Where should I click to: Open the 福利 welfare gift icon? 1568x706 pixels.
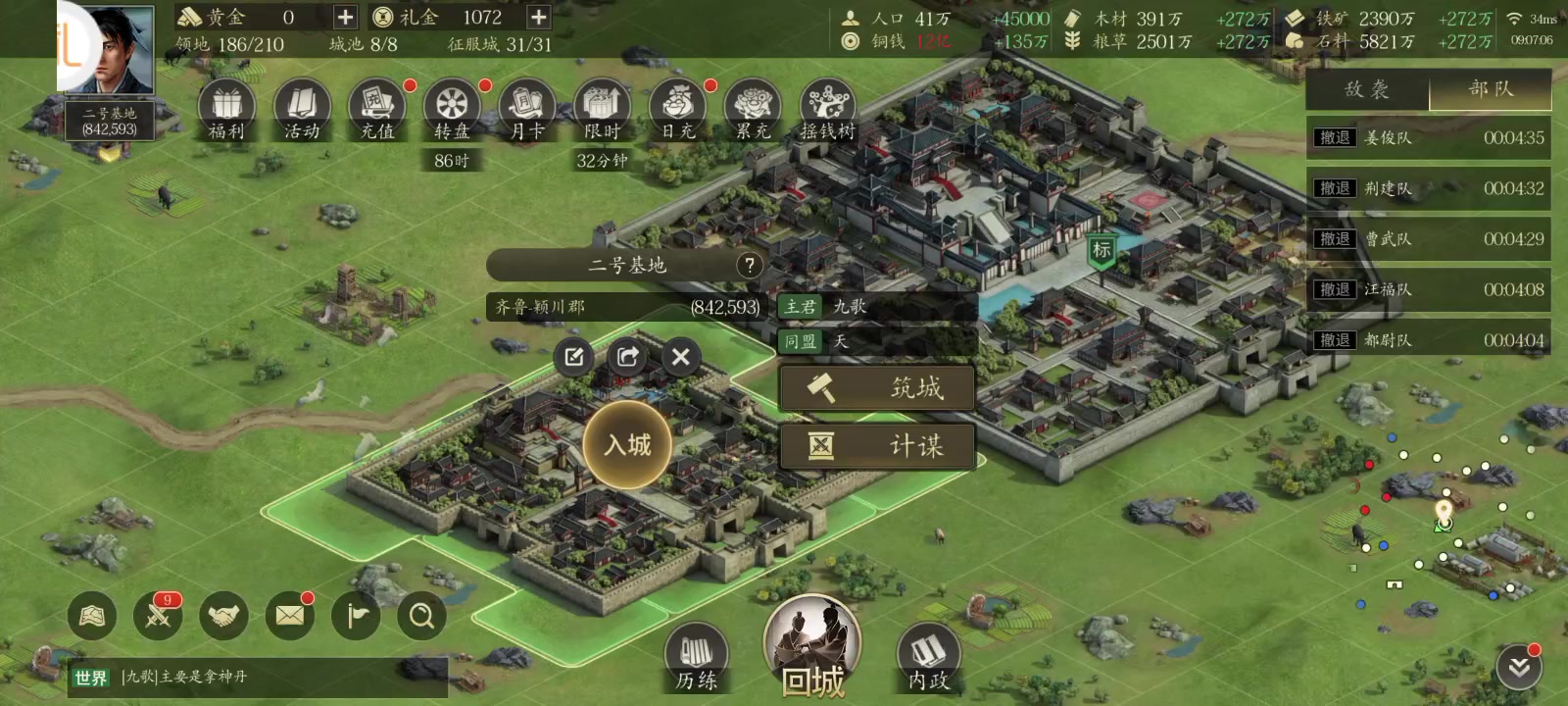click(x=226, y=109)
